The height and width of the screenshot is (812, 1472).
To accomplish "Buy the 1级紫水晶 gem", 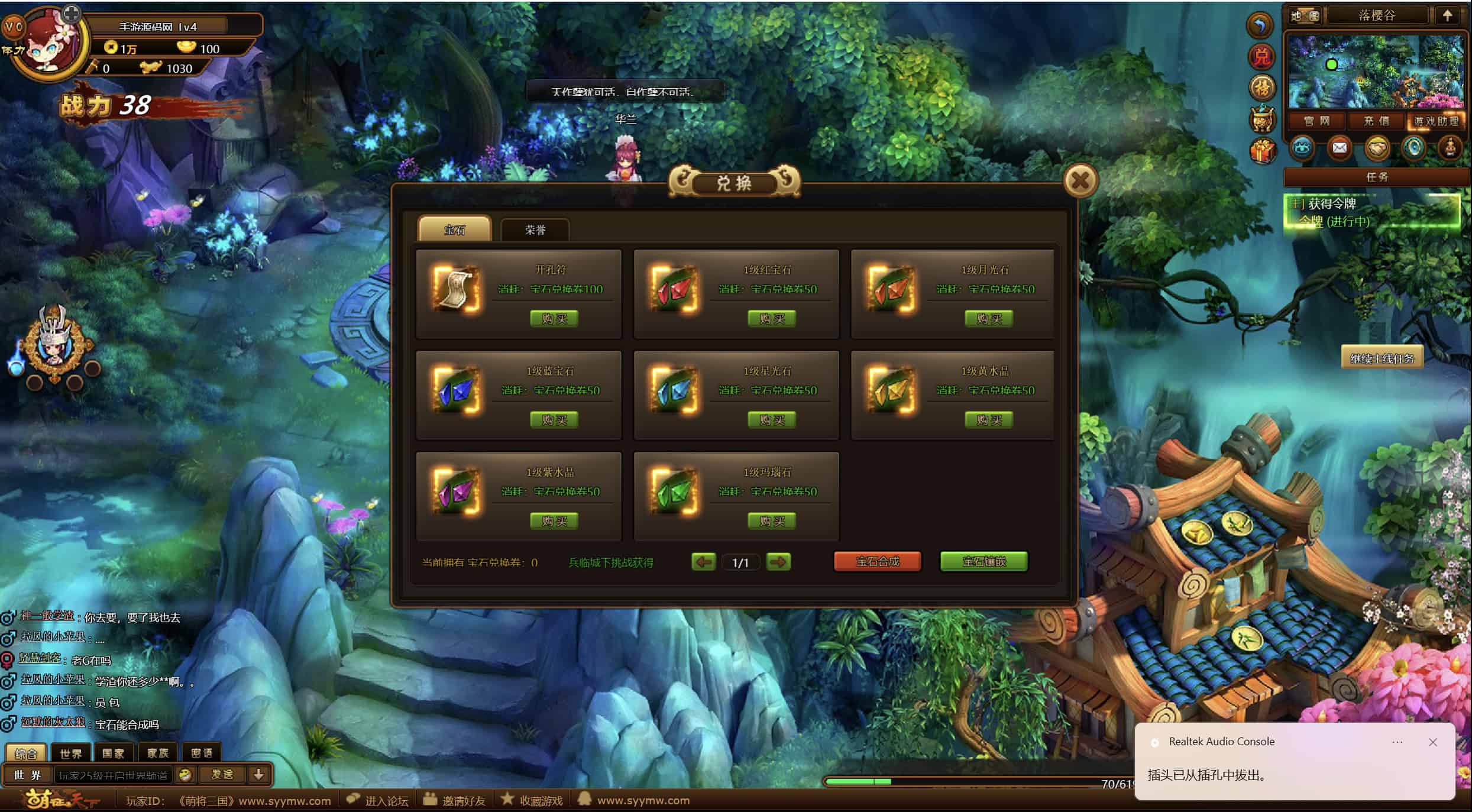I will (554, 521).
